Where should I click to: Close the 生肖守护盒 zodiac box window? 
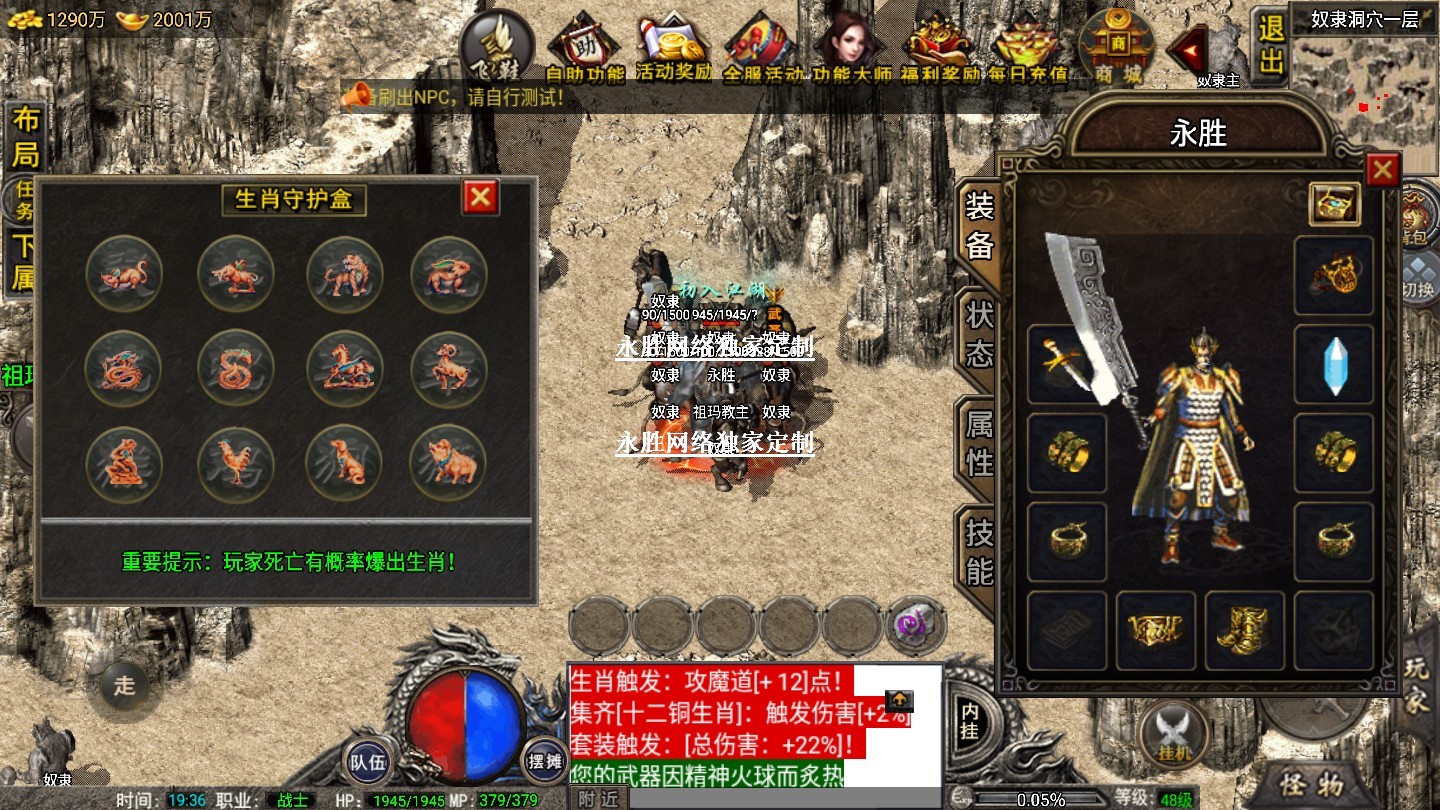pos(480,197)
